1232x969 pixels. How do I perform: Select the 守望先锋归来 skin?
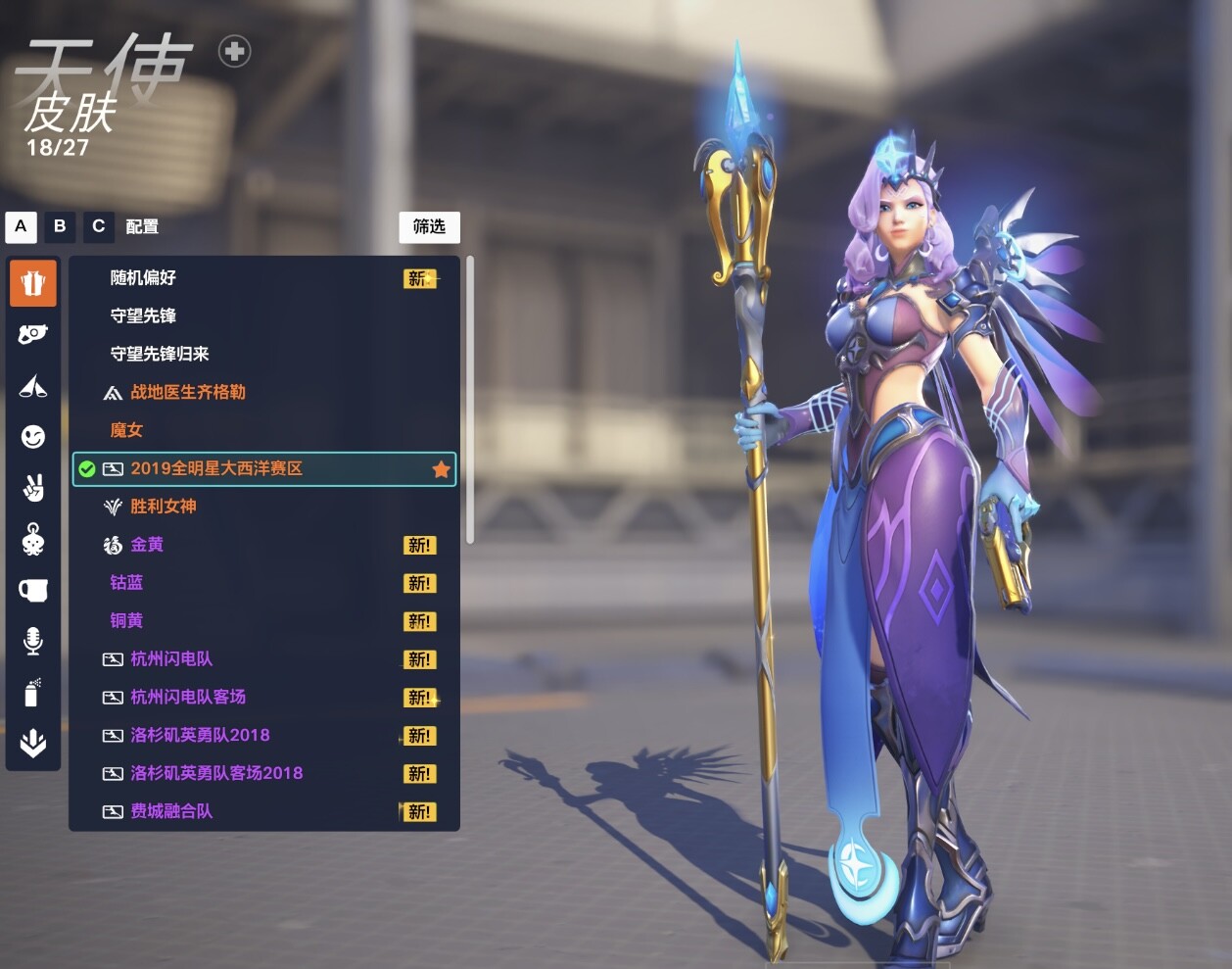[x=160, y=355]
